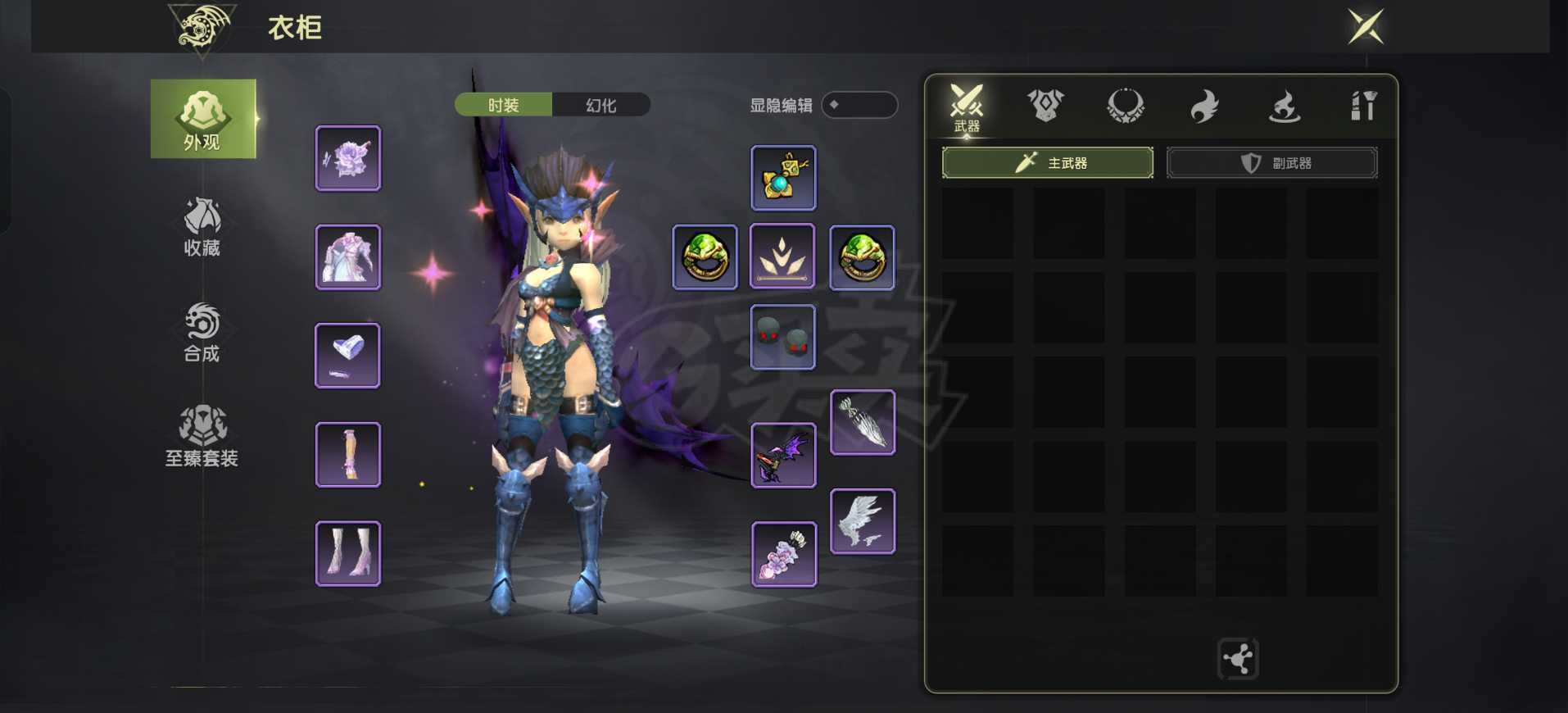Close the wardrobe with the crossed-blades X

[1366, 27]
